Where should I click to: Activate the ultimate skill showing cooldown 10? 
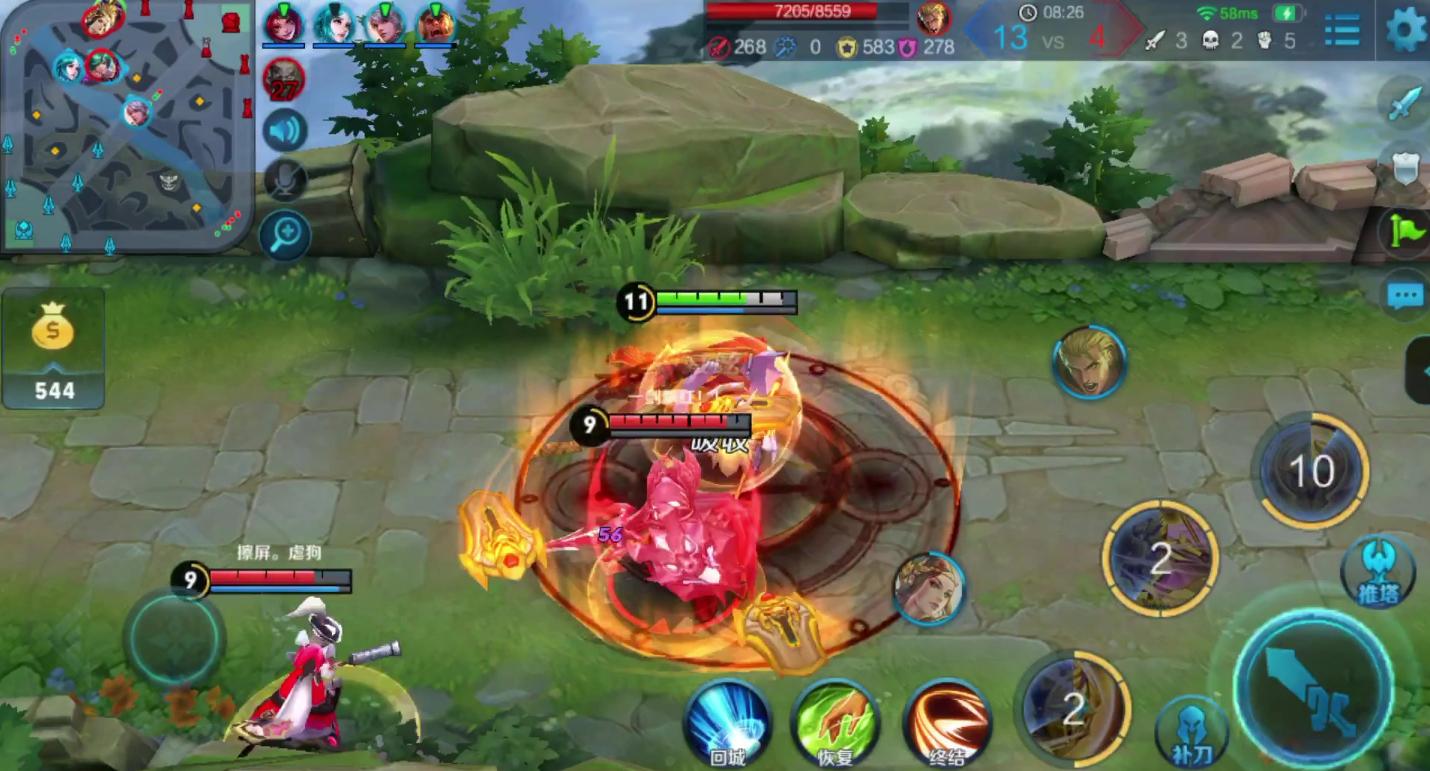[1312, 470]
